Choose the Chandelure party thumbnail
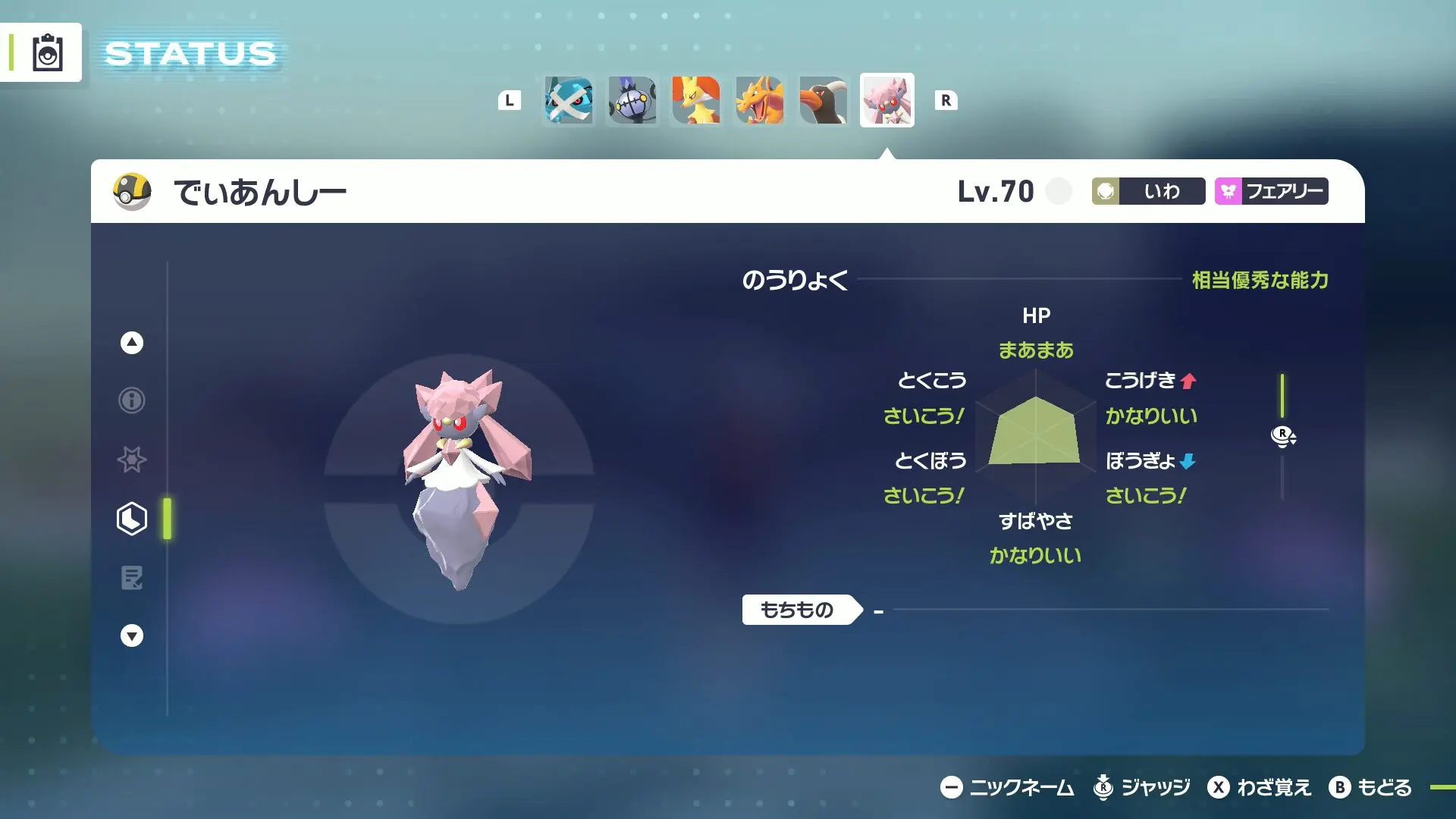Viewport: 1456px width, 819px height. (x=632, y=101)
